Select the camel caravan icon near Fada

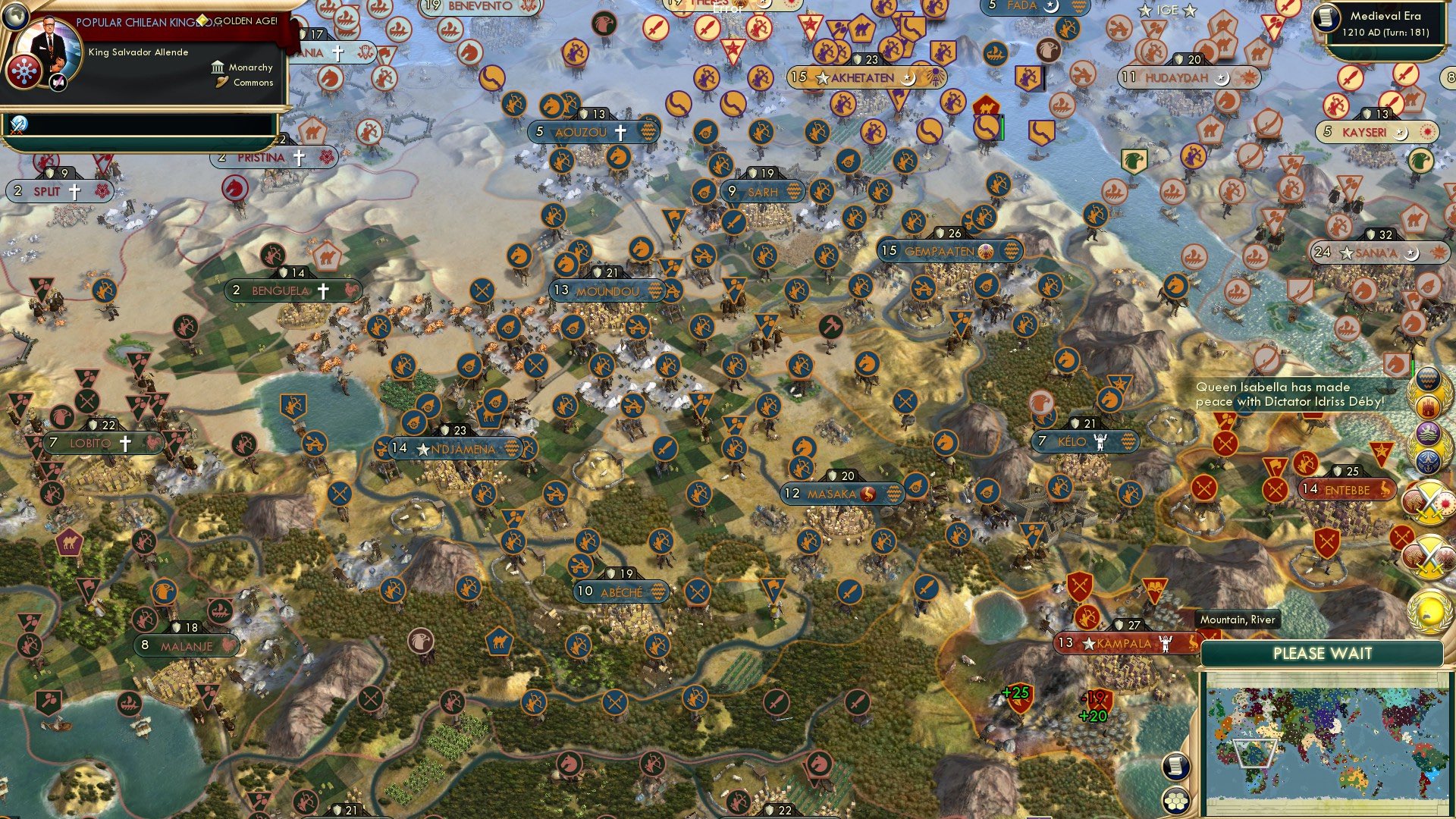click(987, 108)
